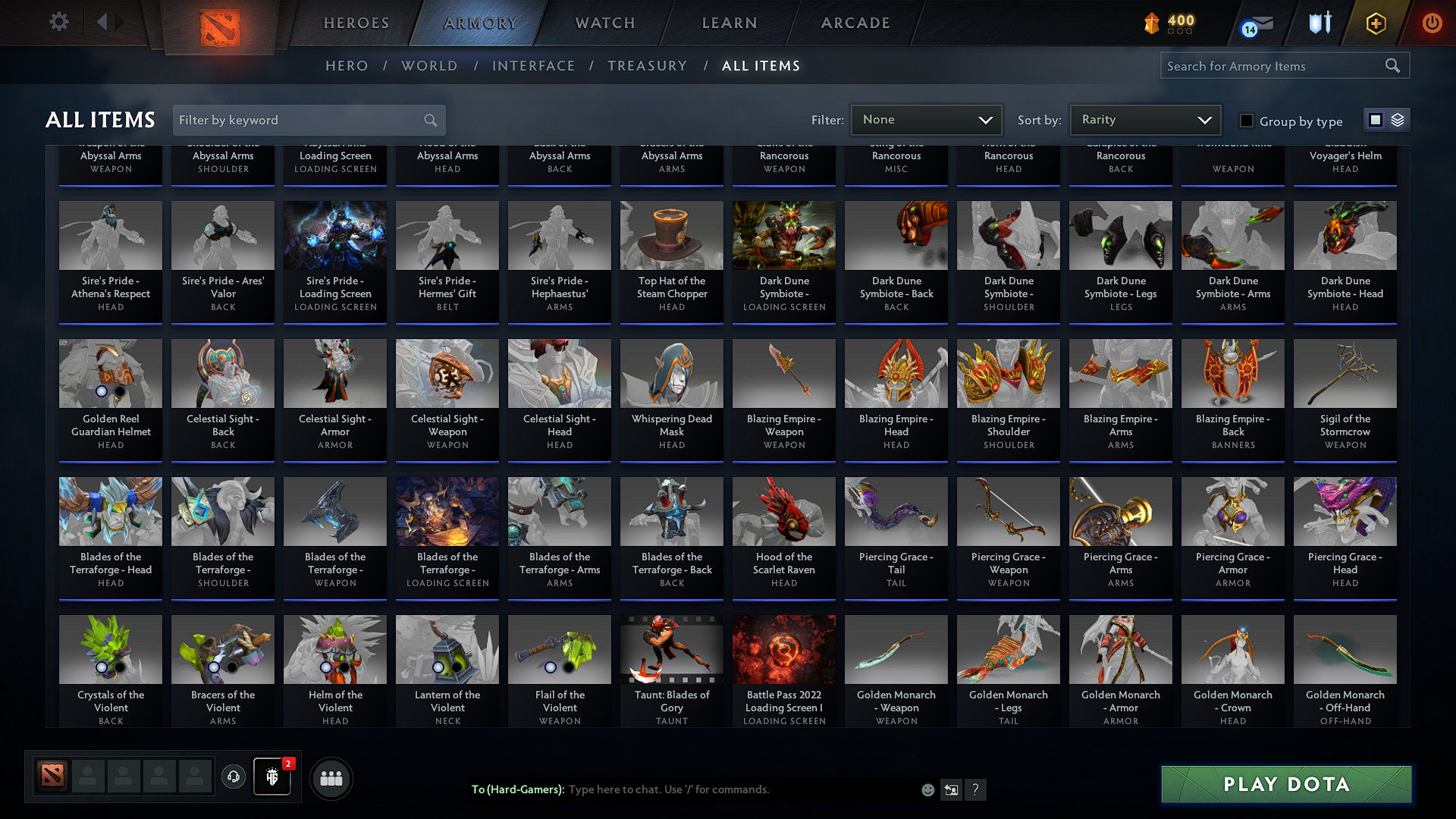Image resolution: width=1456 pixels, height=819 pixels.
Task: Click the chat line translate button
Action: click(x=951, y=789)
